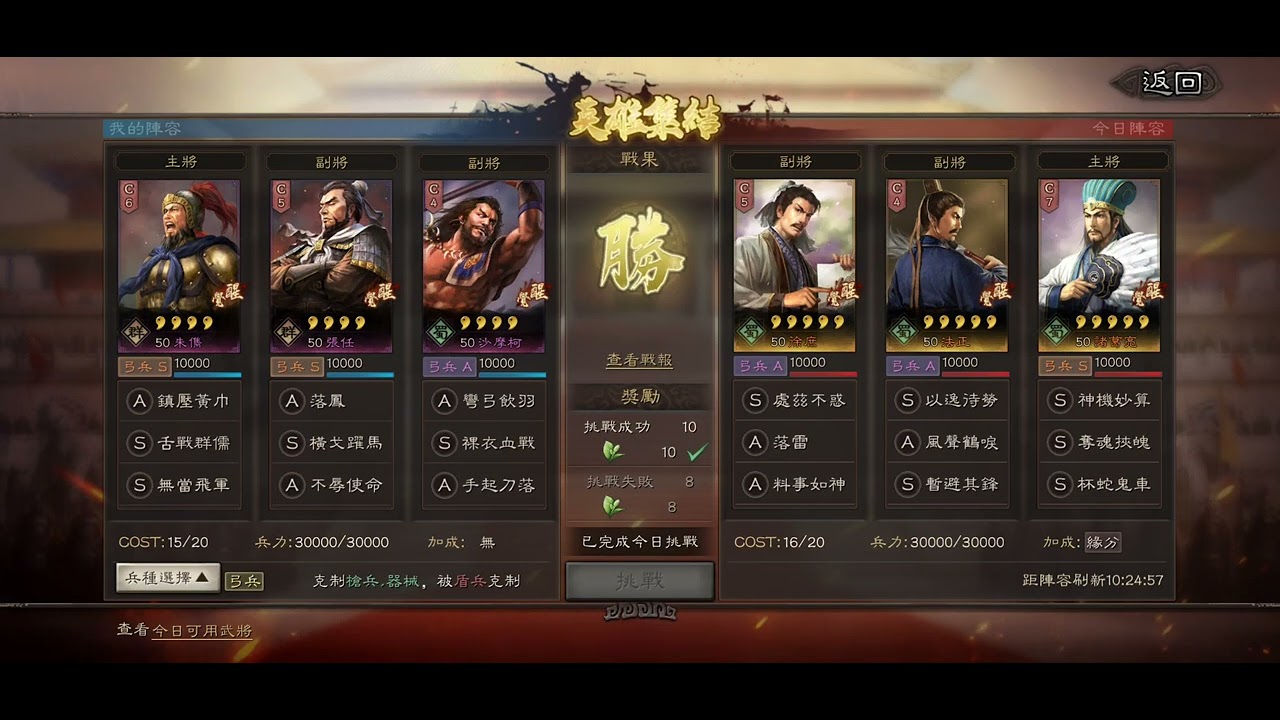1280x720 pixels.
Task: Open the 神機妙算 skill on 諸葛亮
Action: pos(1099,400)
